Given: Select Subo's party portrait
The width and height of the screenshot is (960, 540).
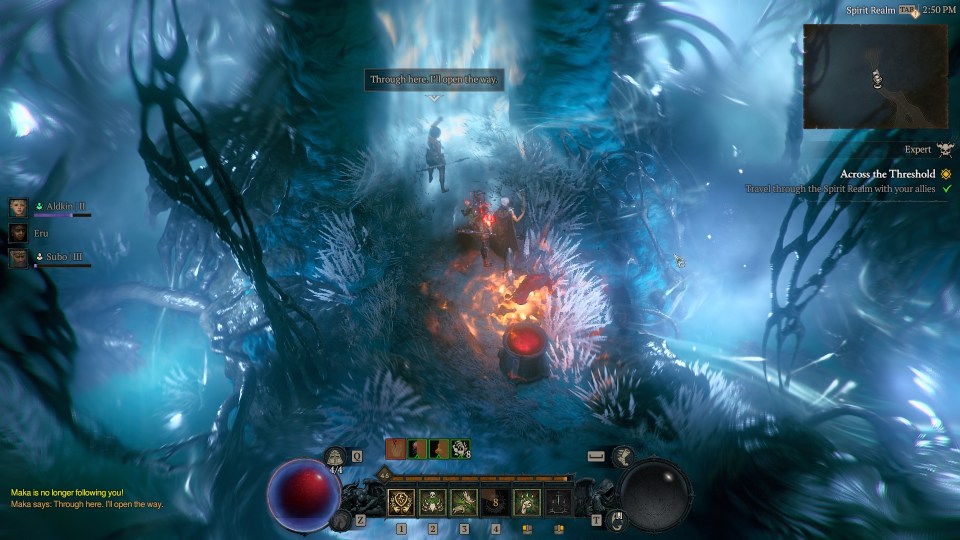Looking at the screenshot, I should point(18,259).
